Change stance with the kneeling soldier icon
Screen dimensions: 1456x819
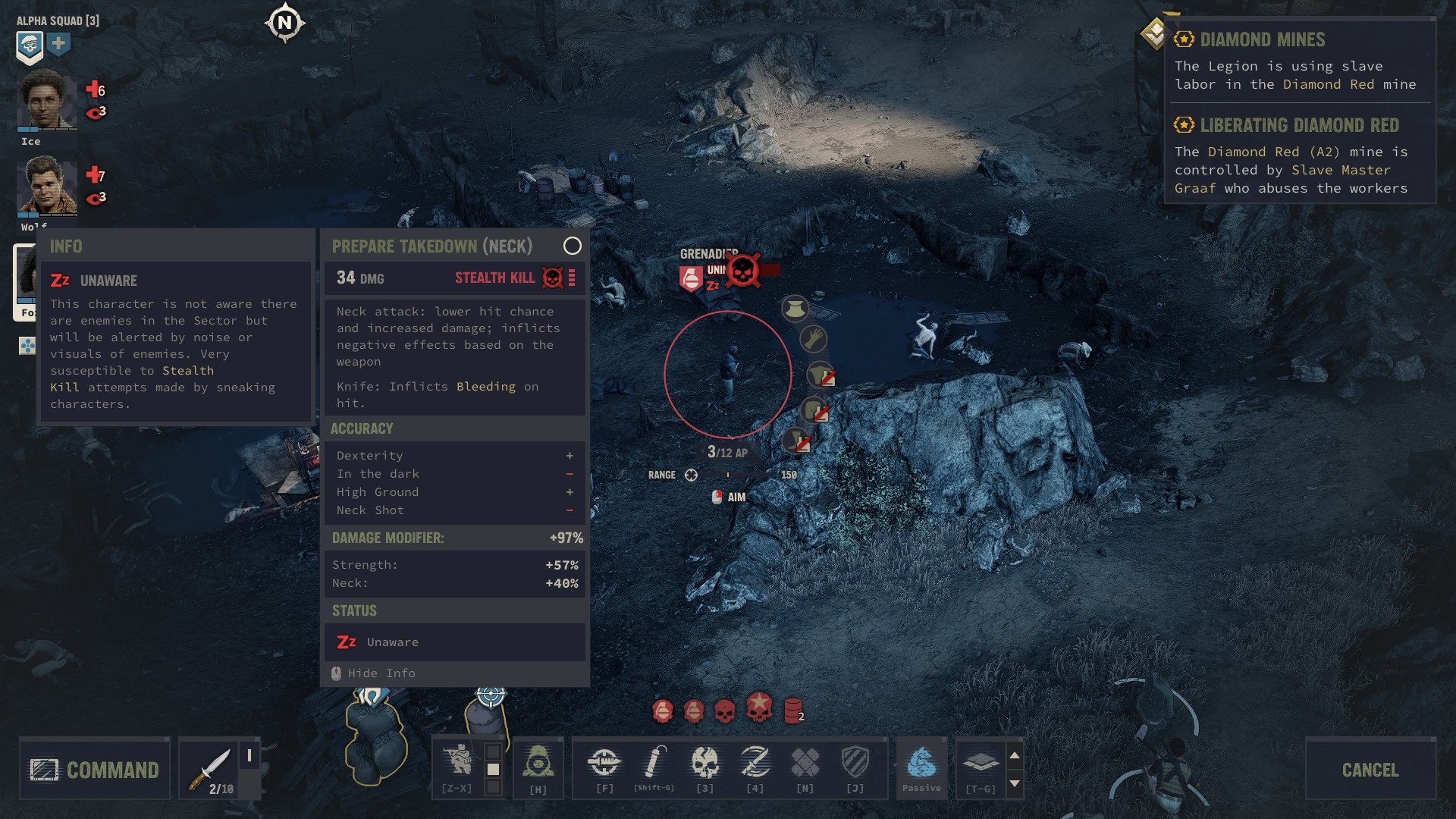(458, 761)
